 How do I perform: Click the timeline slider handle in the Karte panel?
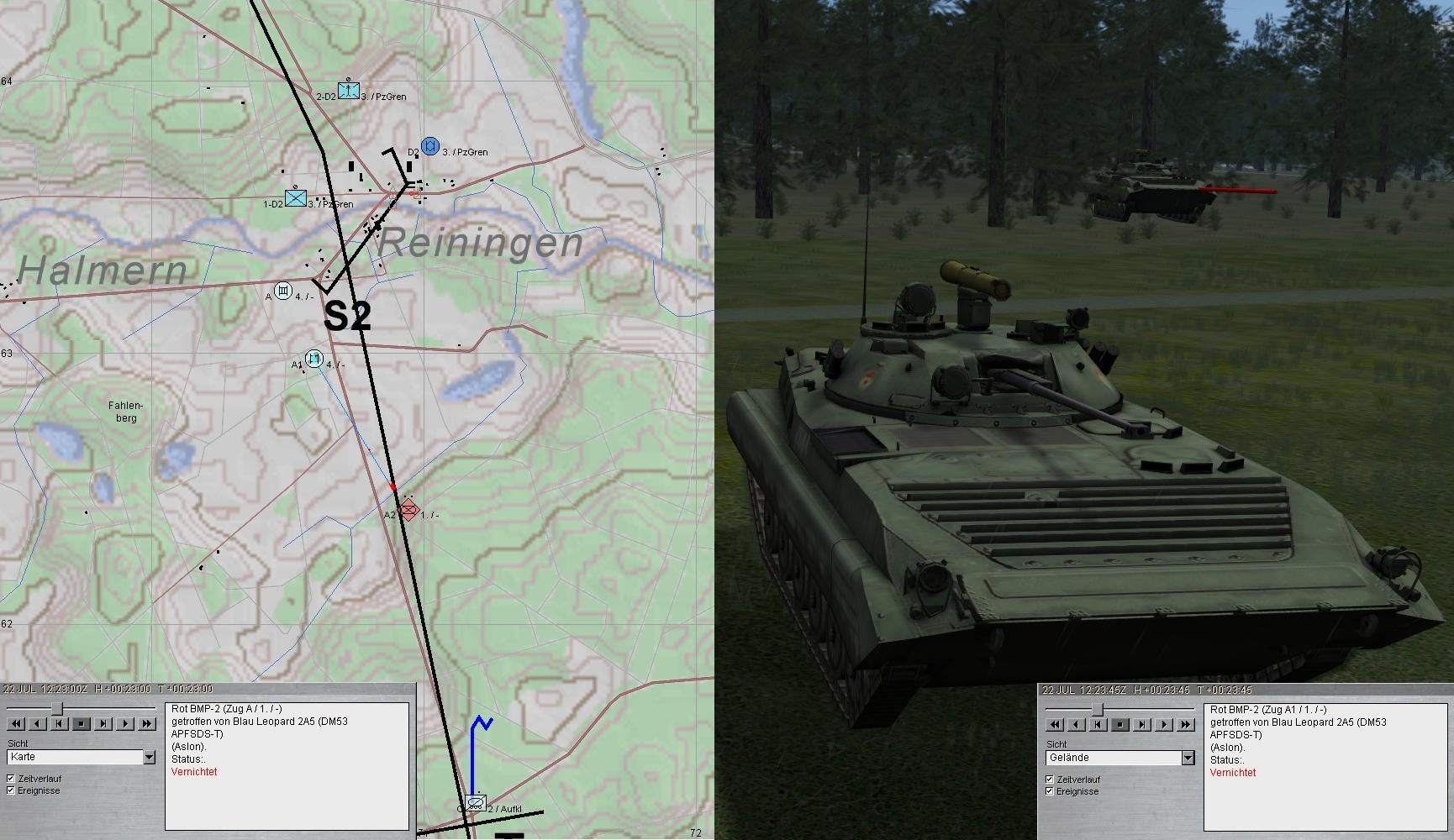tap(57, 709)
